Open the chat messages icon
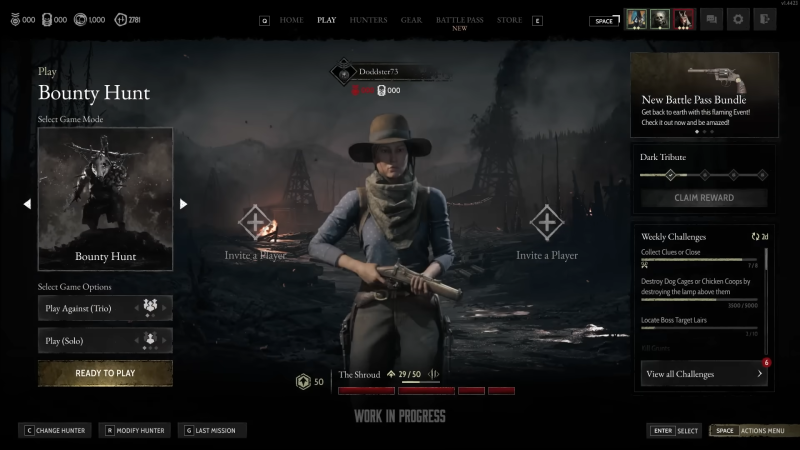The width and height of the screenshot is (800, 450). point(712,18)
